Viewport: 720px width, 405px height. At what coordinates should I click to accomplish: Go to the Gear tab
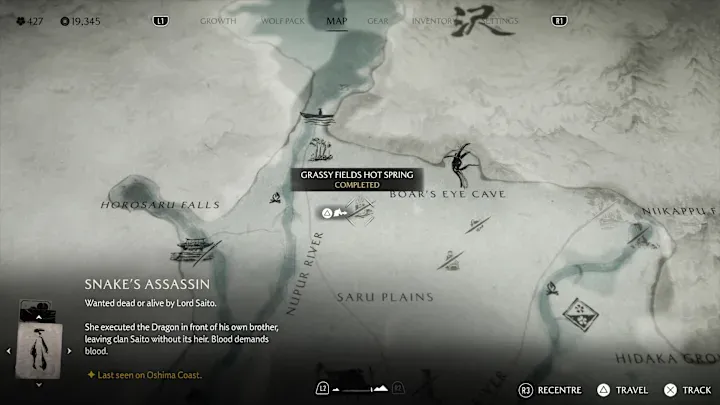pos(379,20)
